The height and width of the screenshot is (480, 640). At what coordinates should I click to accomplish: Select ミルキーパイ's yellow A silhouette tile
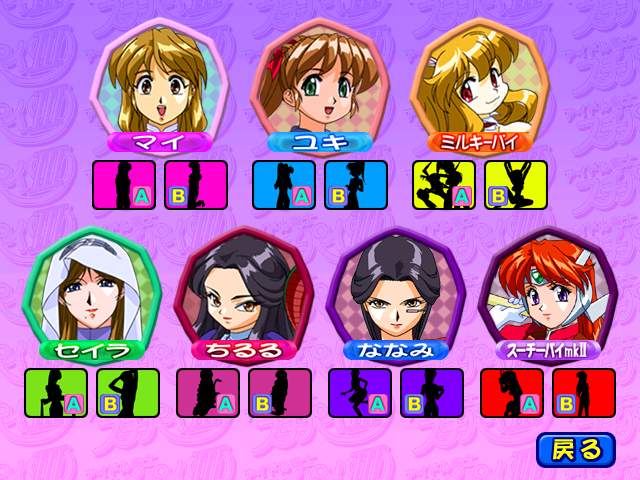coord(444,185)
